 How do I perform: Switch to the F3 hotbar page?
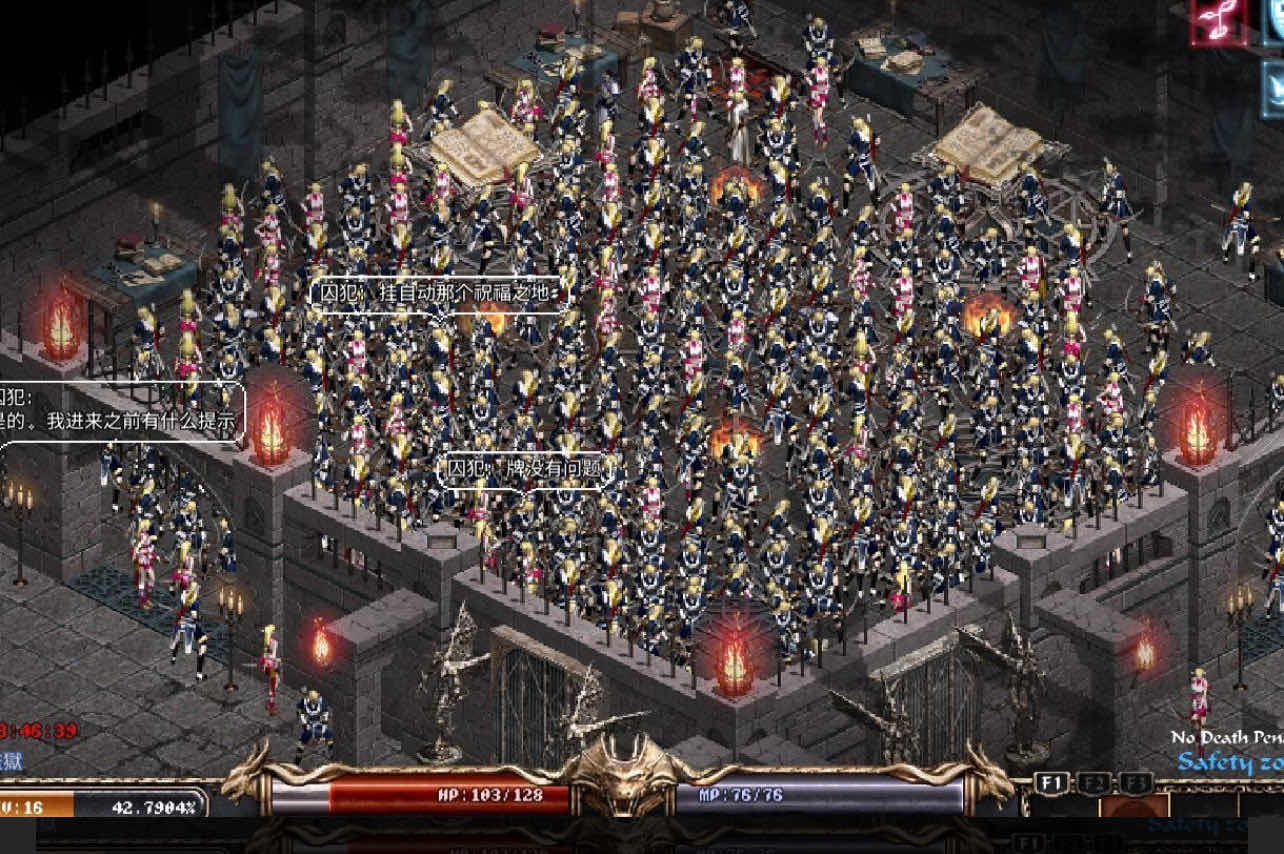pyautogui.click(x=1135, y=783)
